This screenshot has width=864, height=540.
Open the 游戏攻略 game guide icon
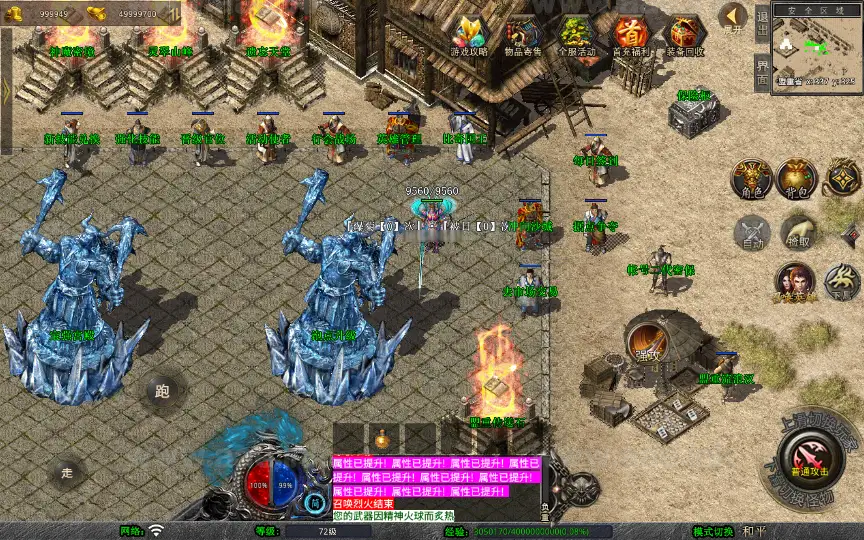coord(468,37)
